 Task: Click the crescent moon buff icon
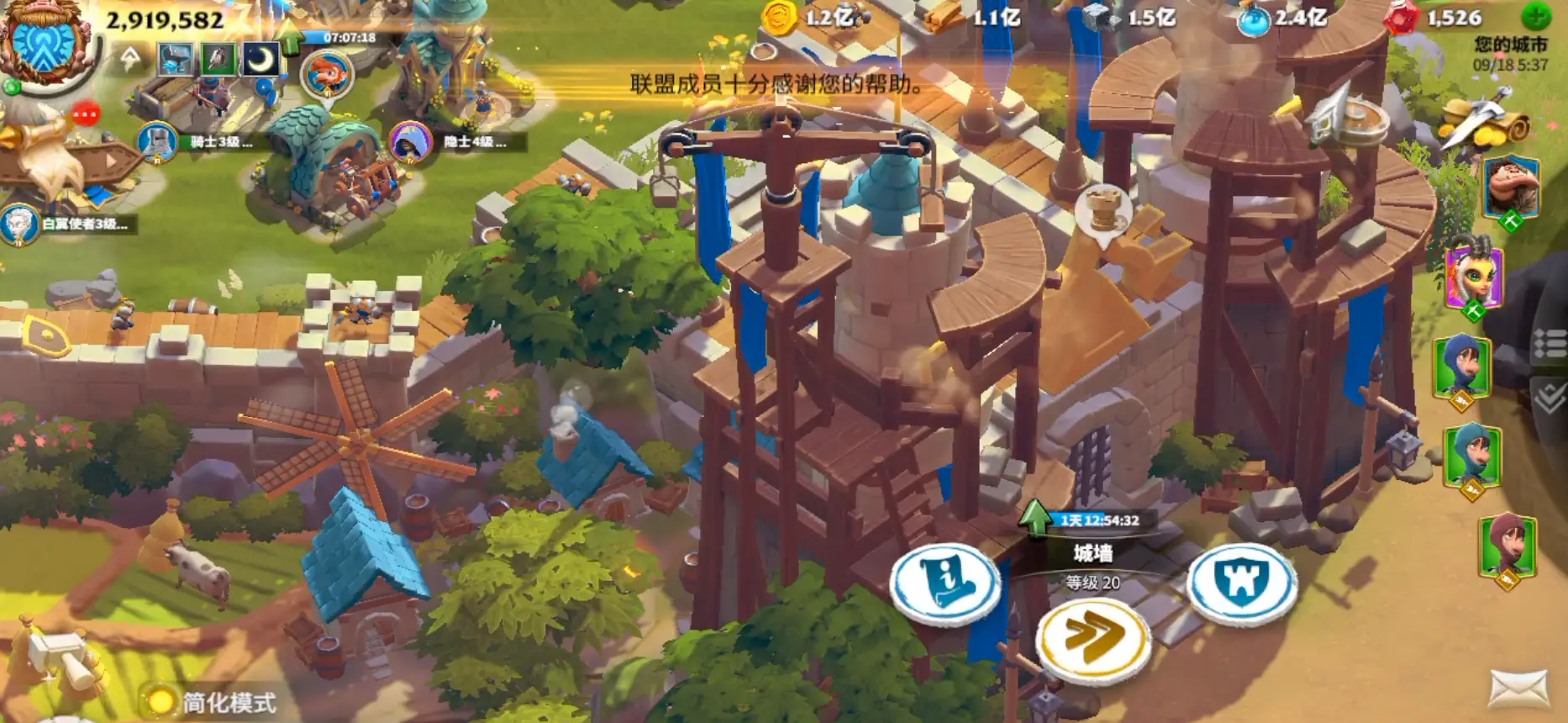tap(261, 59)
